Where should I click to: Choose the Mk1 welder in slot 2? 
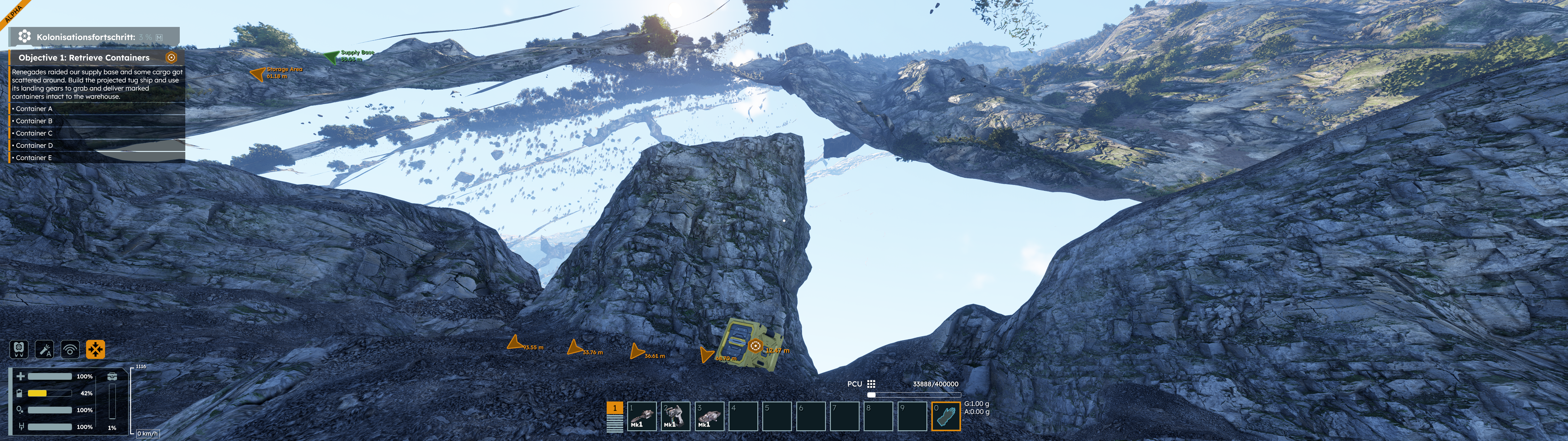[x=675, y=416]
